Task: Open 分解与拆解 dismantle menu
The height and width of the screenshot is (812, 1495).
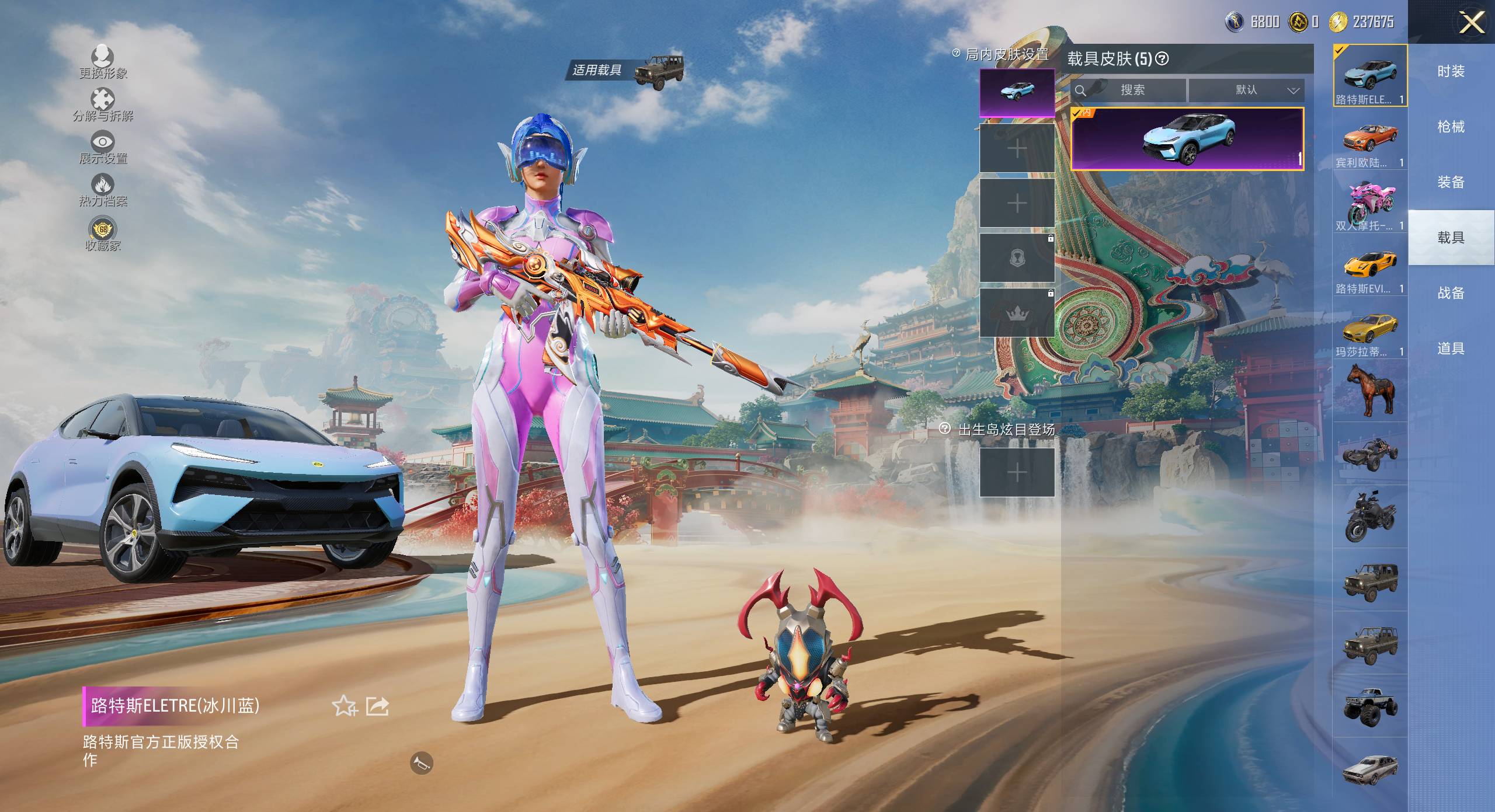Action: click(103, 99)
